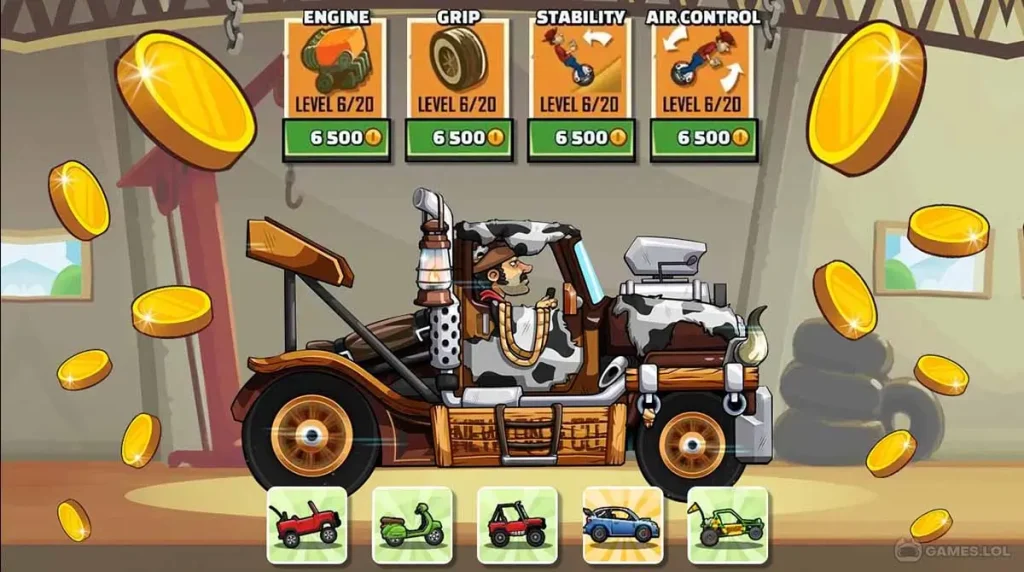Screen dimensions: 1024x572
Task: Select the red open-top jeep vehicle
Action: click(307, 524)
